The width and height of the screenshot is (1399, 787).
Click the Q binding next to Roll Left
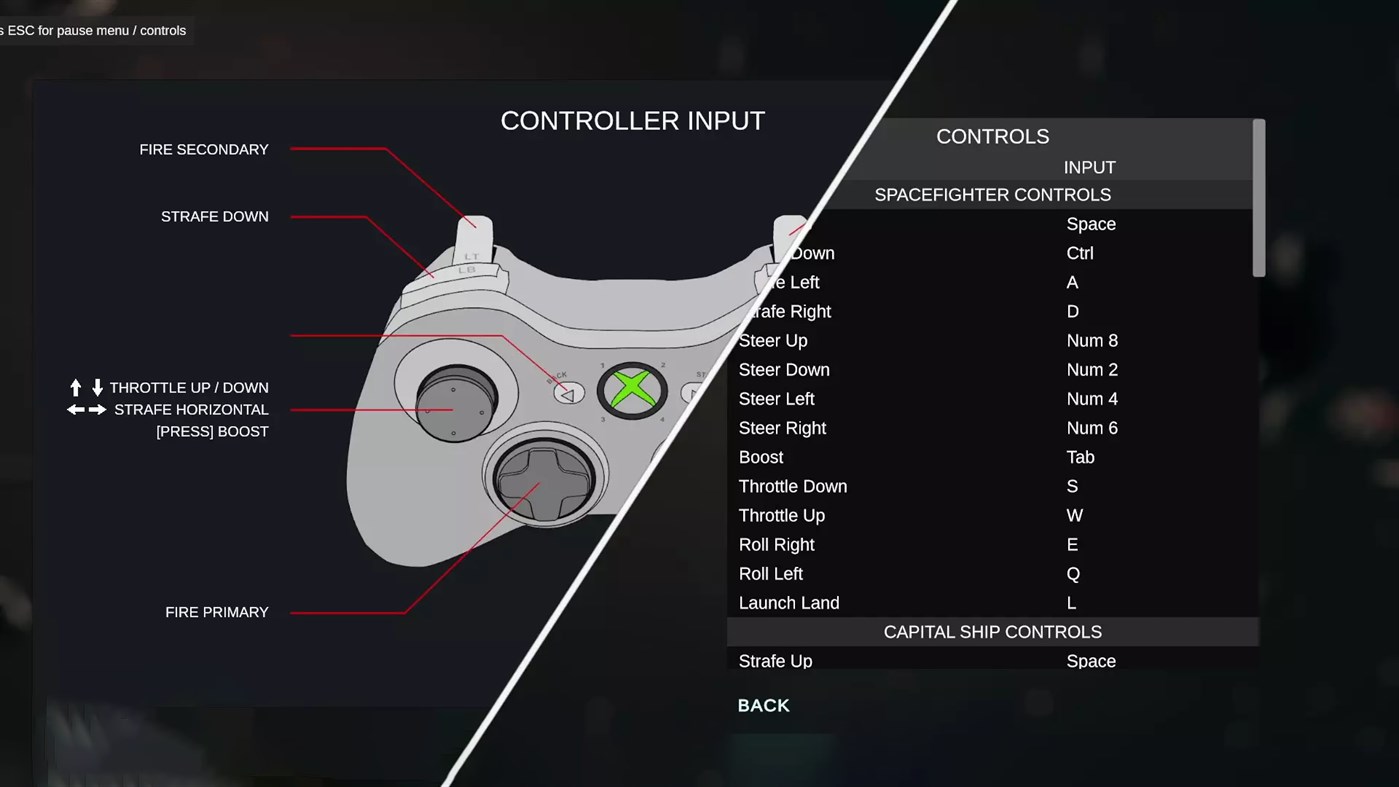tap(1072, 573)
